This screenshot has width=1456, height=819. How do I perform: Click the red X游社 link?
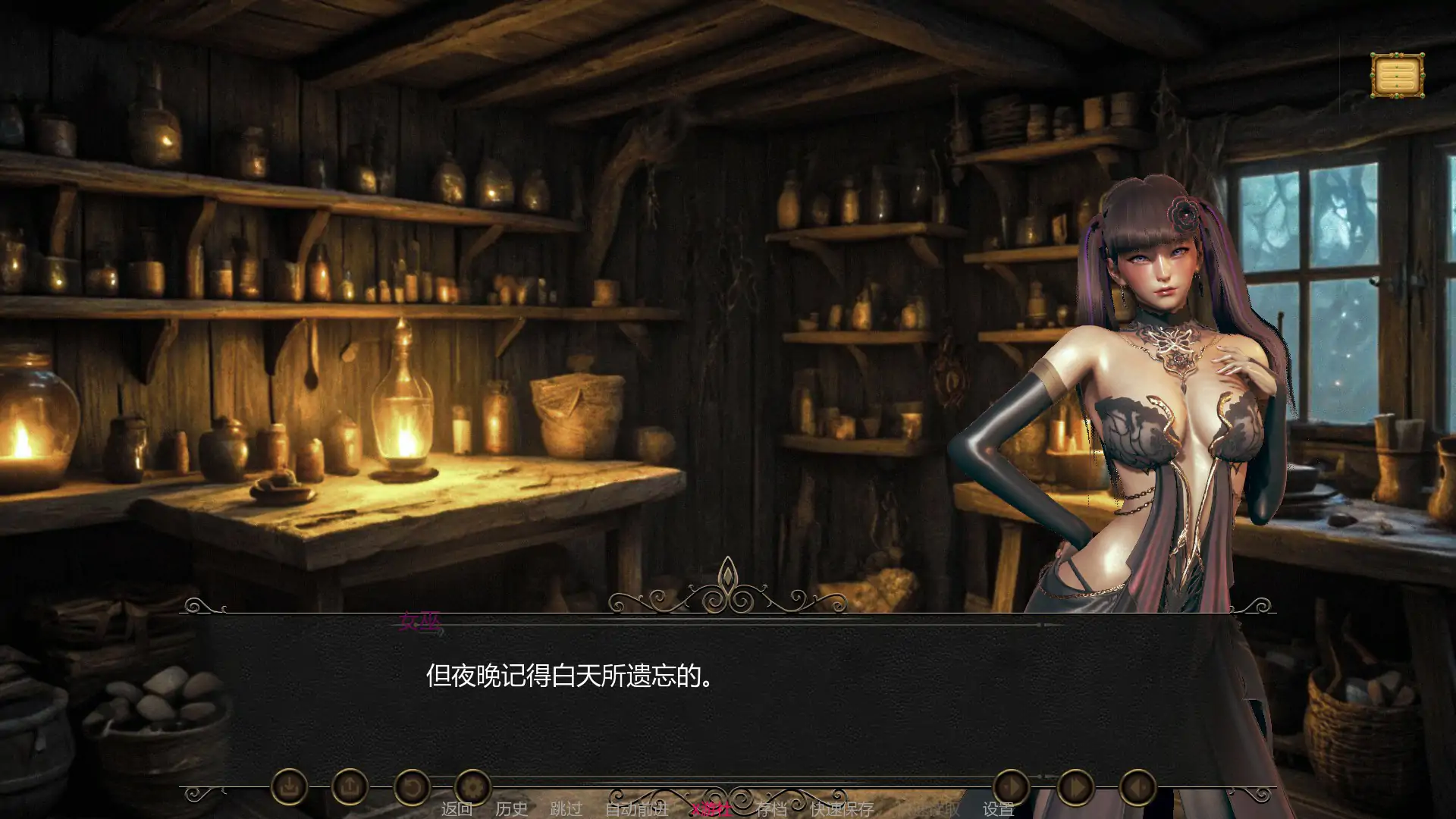pos(713,808)
